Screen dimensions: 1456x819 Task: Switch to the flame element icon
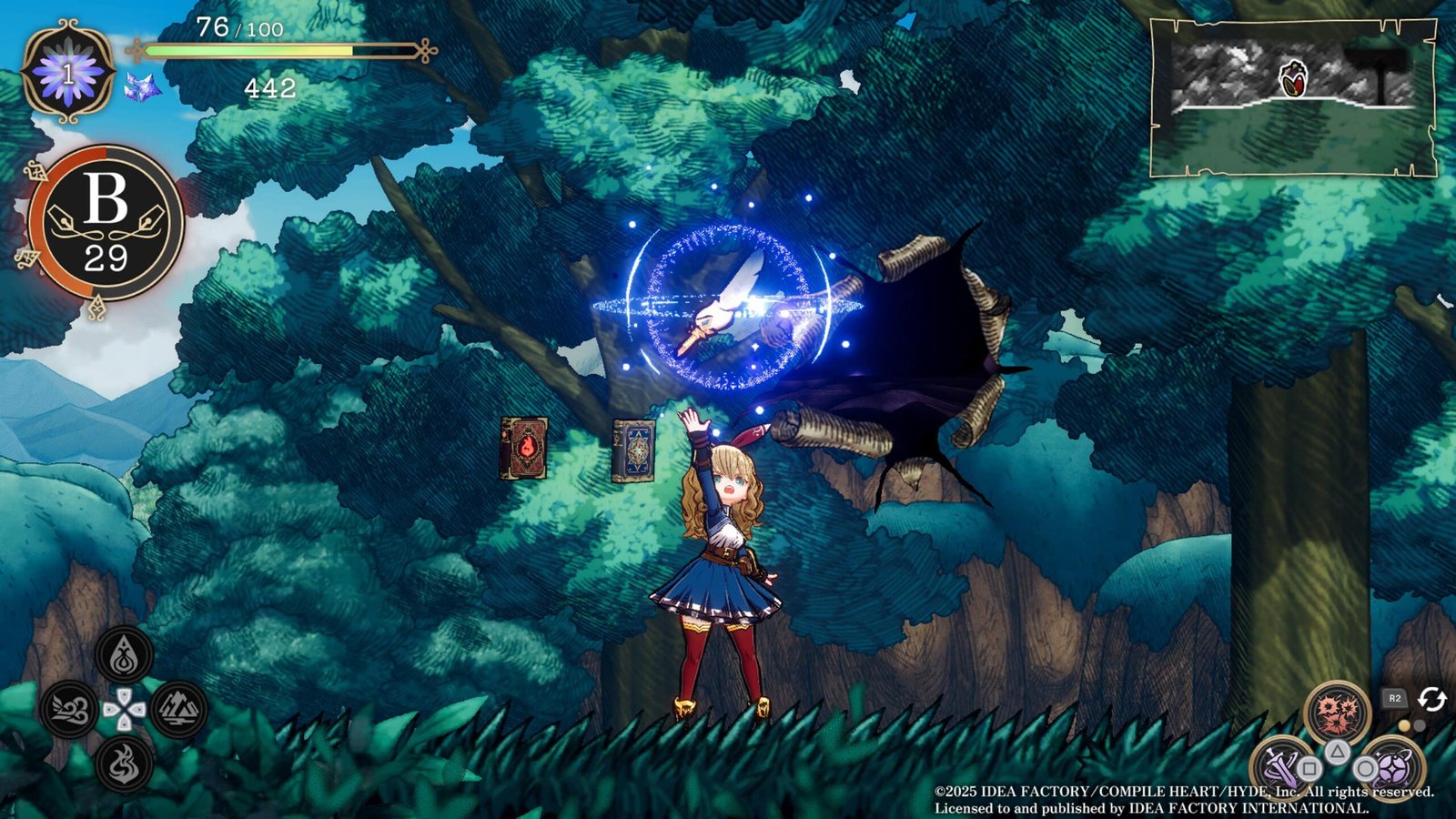[125, 763]
